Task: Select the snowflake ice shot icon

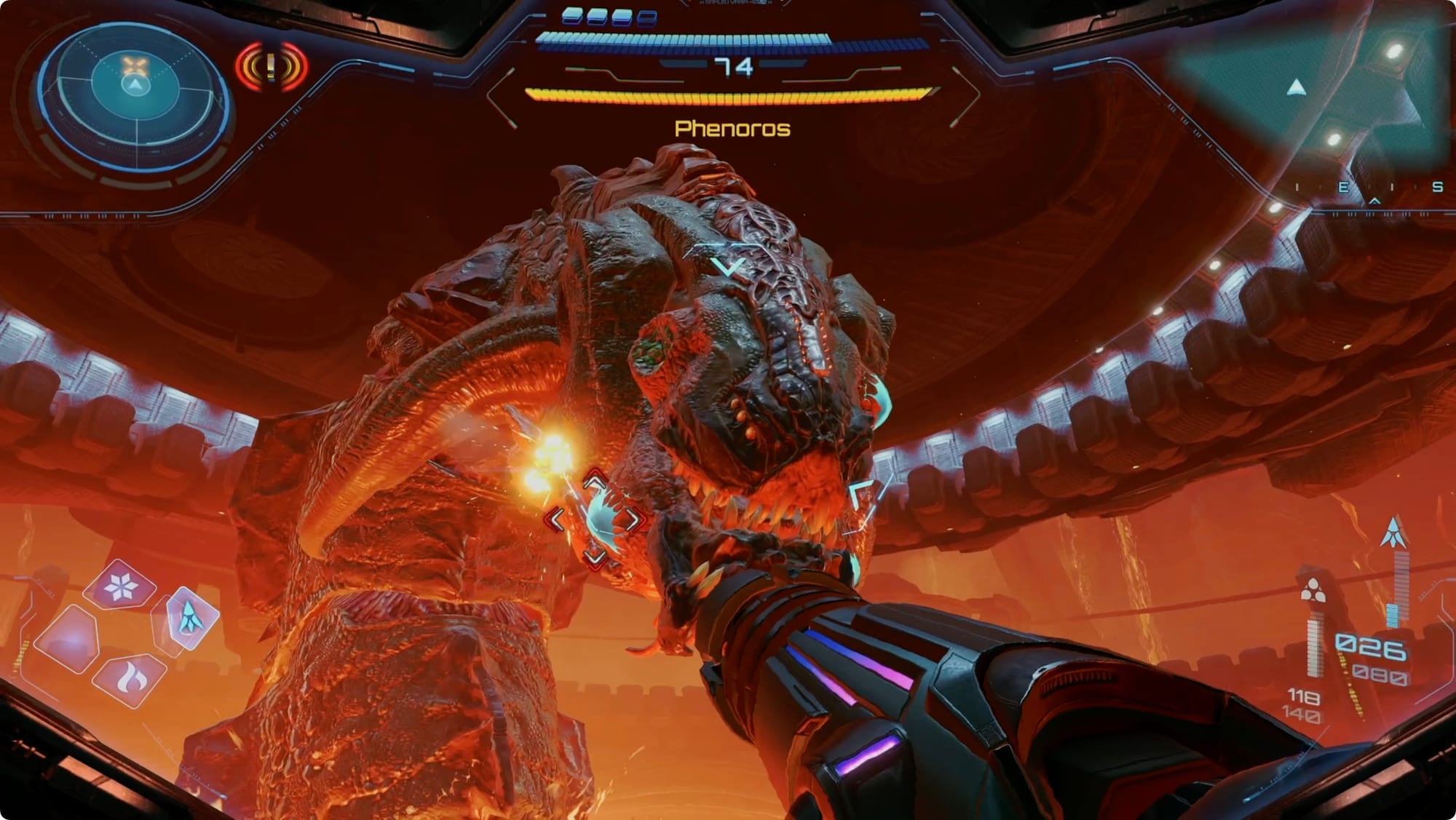Action: click(x=119, y=586)
